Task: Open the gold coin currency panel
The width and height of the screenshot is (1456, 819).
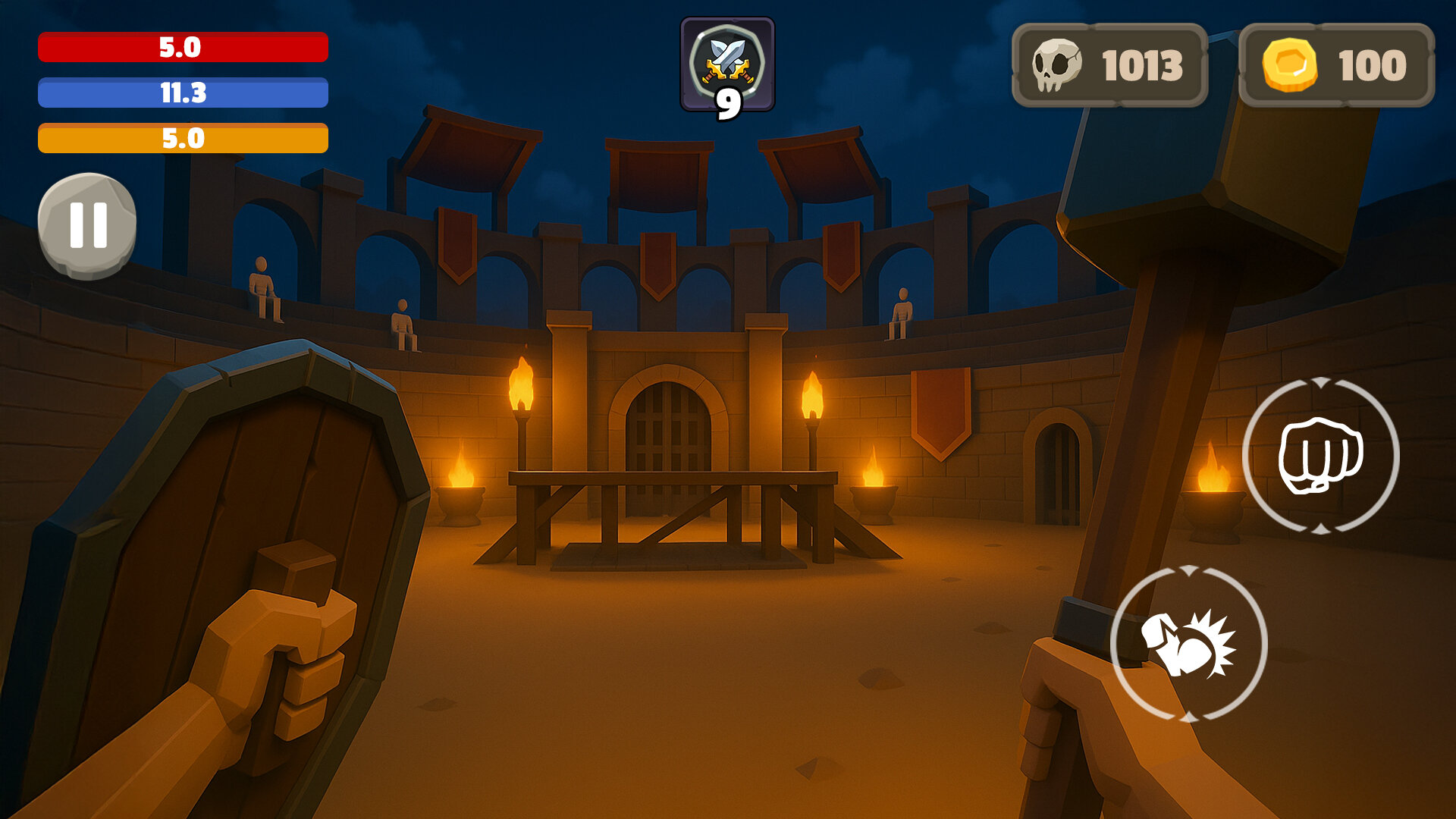Action: [1336, 65]
